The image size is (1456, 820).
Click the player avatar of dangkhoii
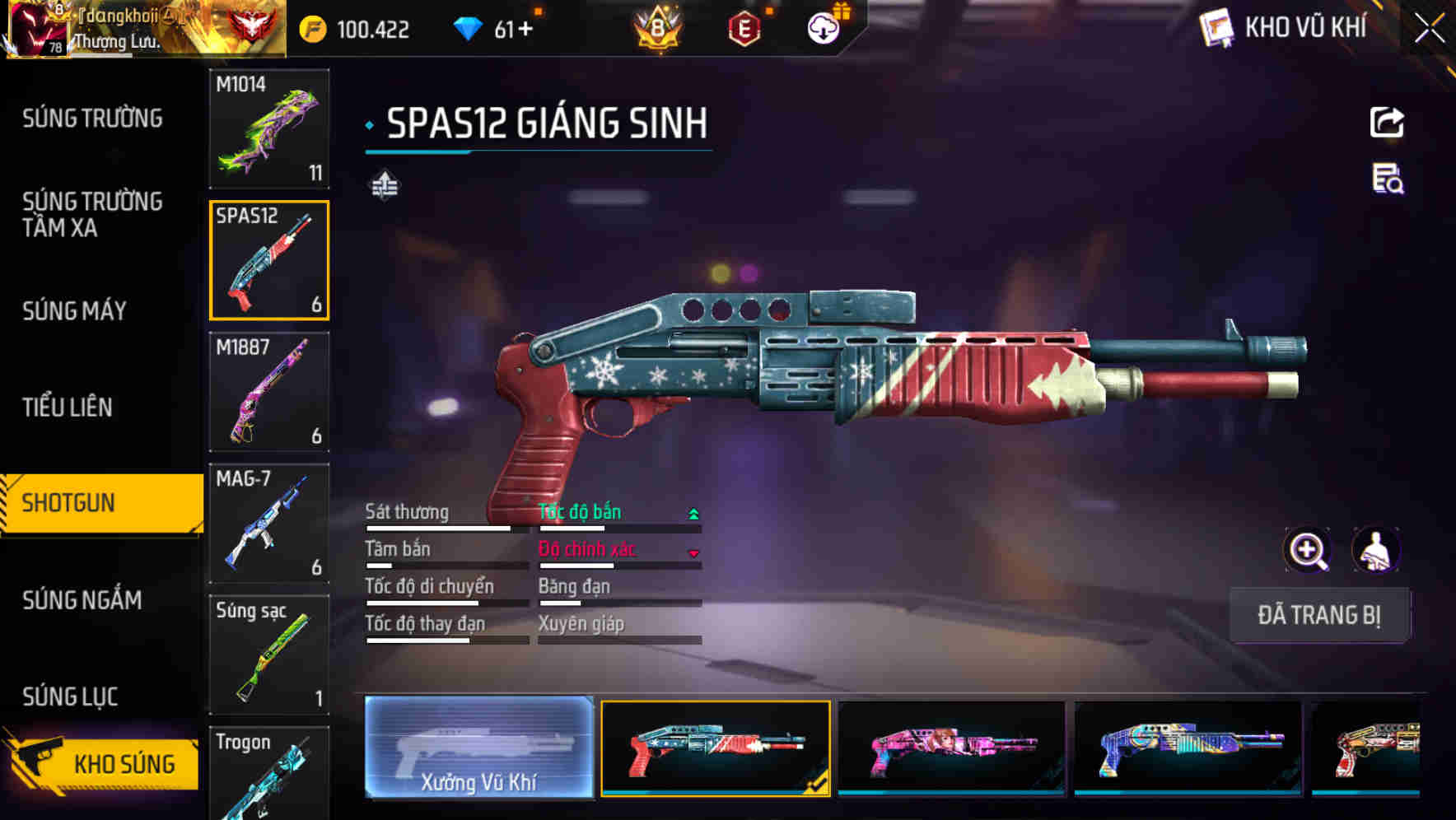click(39, 29)
